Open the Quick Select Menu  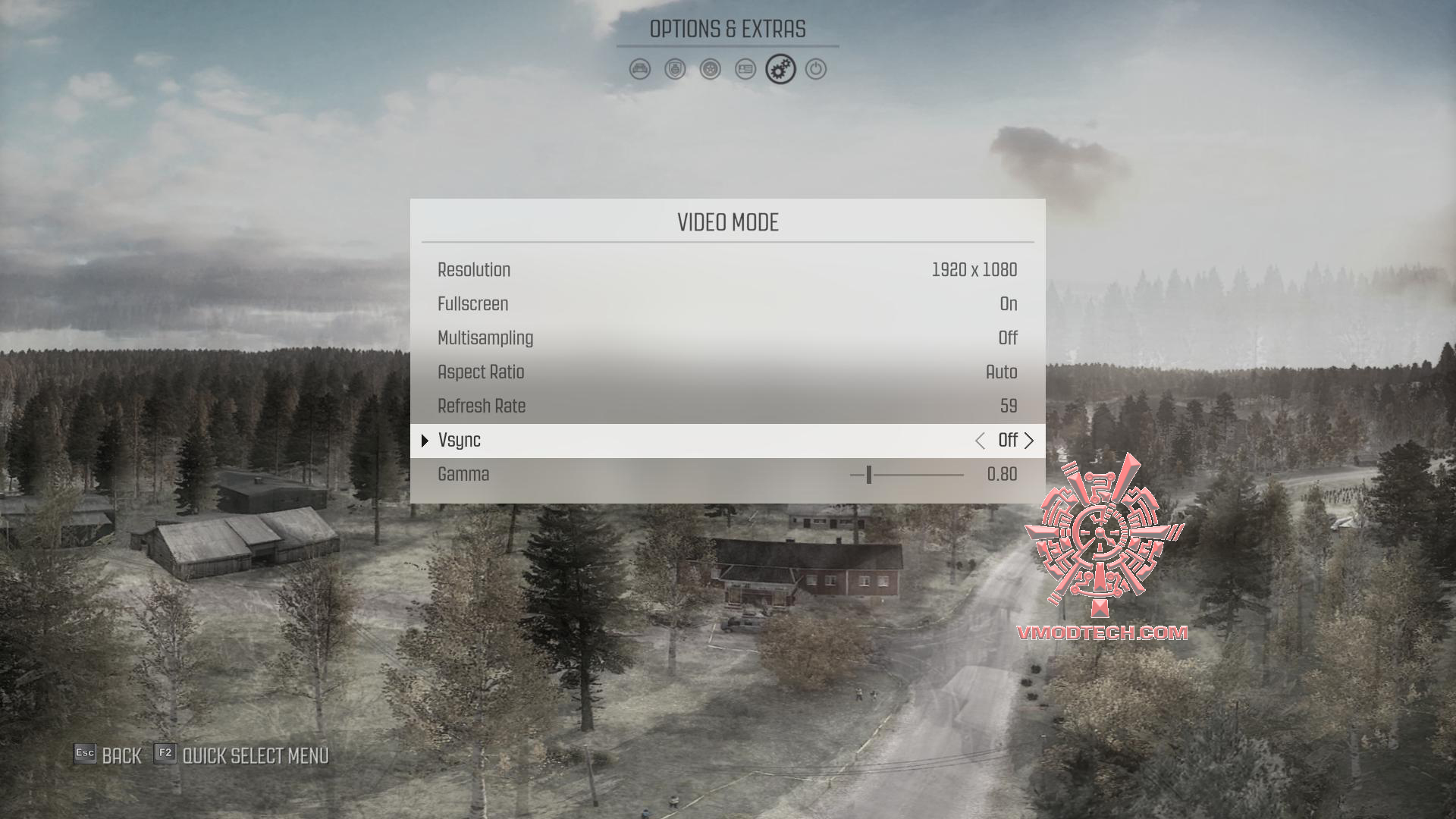point(241,755)
